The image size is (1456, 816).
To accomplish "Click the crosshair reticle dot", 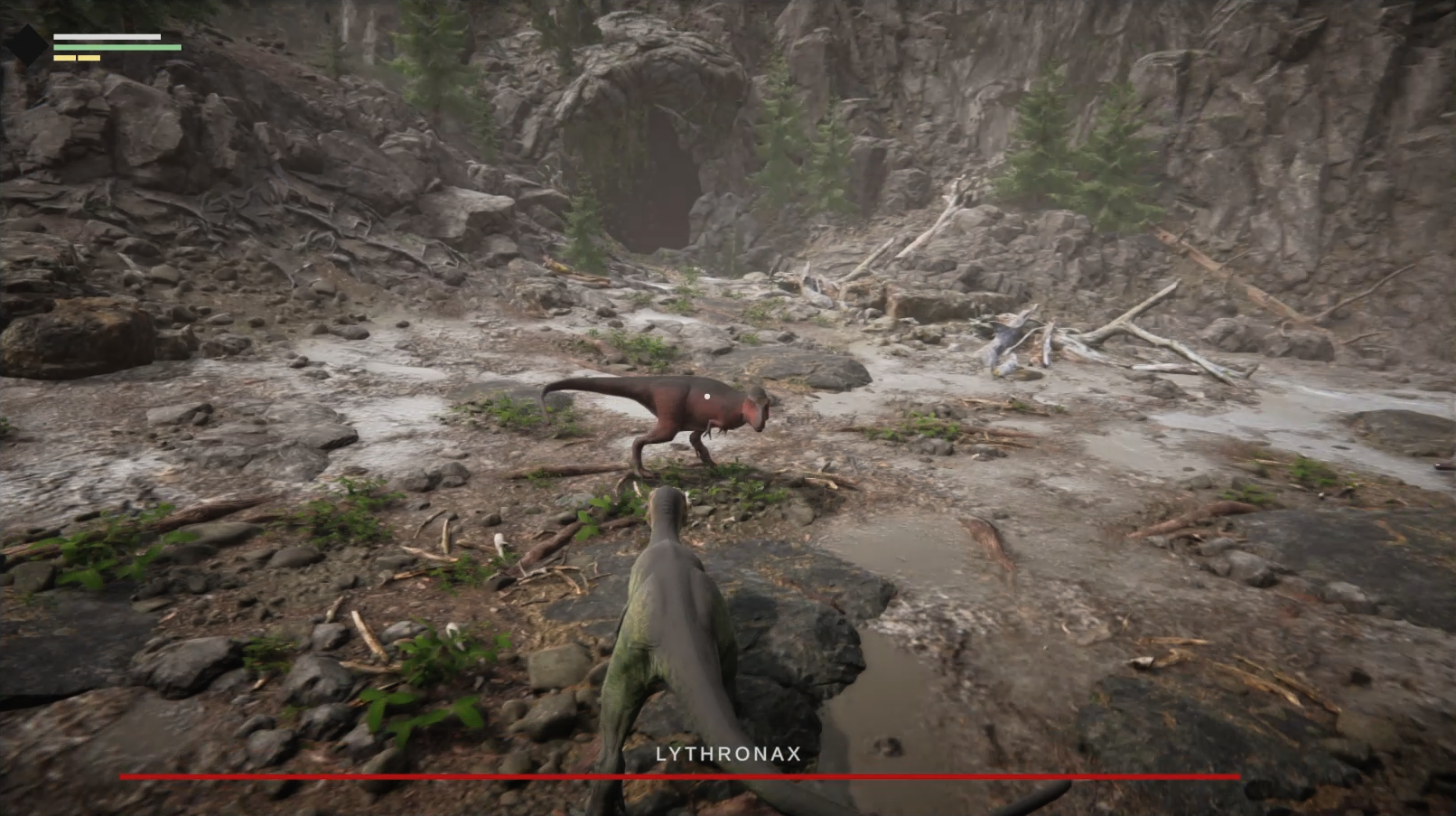I will click(x=707, y=395).
